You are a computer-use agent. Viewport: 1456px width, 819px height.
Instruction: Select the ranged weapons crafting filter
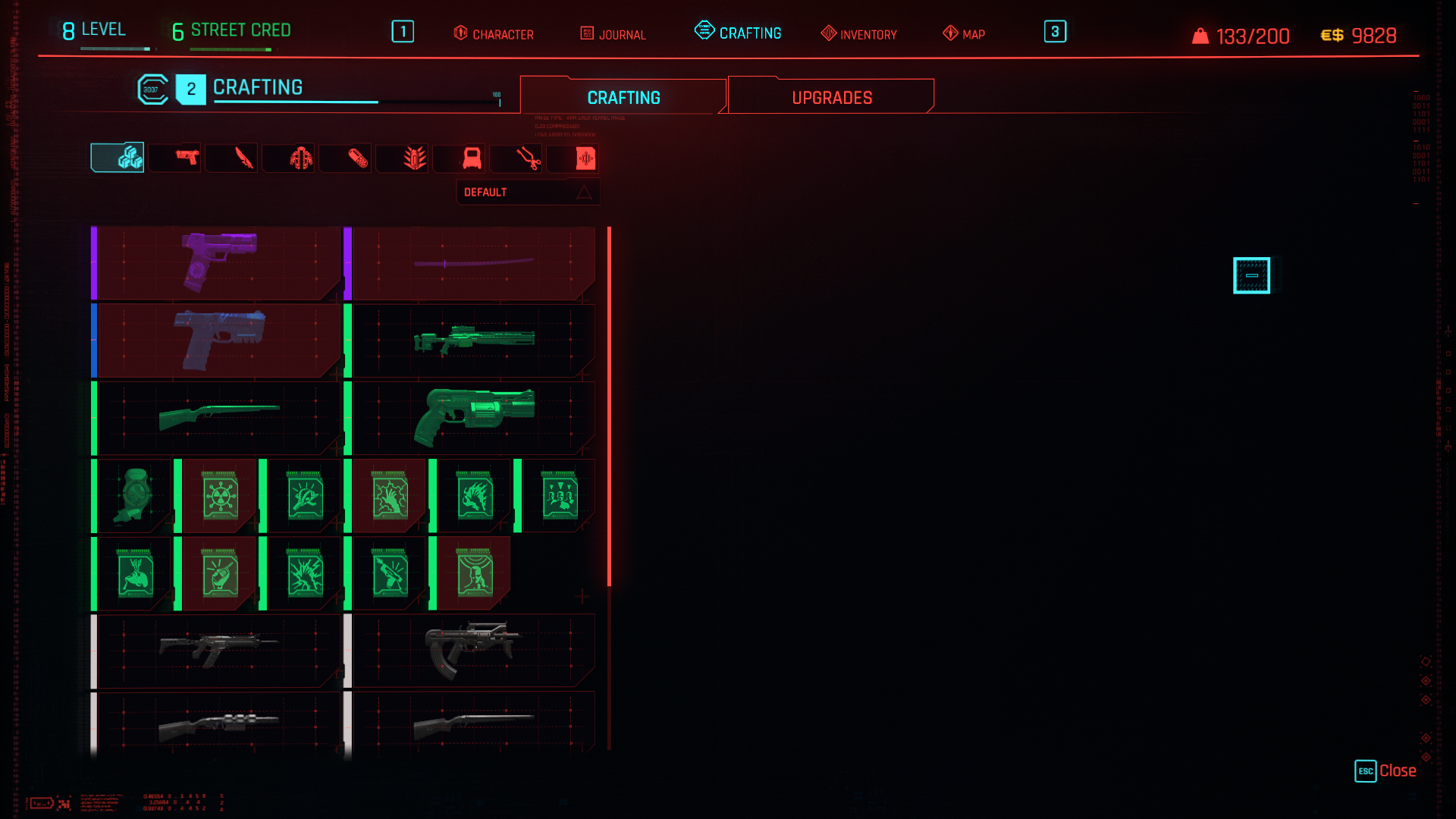pyautogui.click(x=174, y=158)
